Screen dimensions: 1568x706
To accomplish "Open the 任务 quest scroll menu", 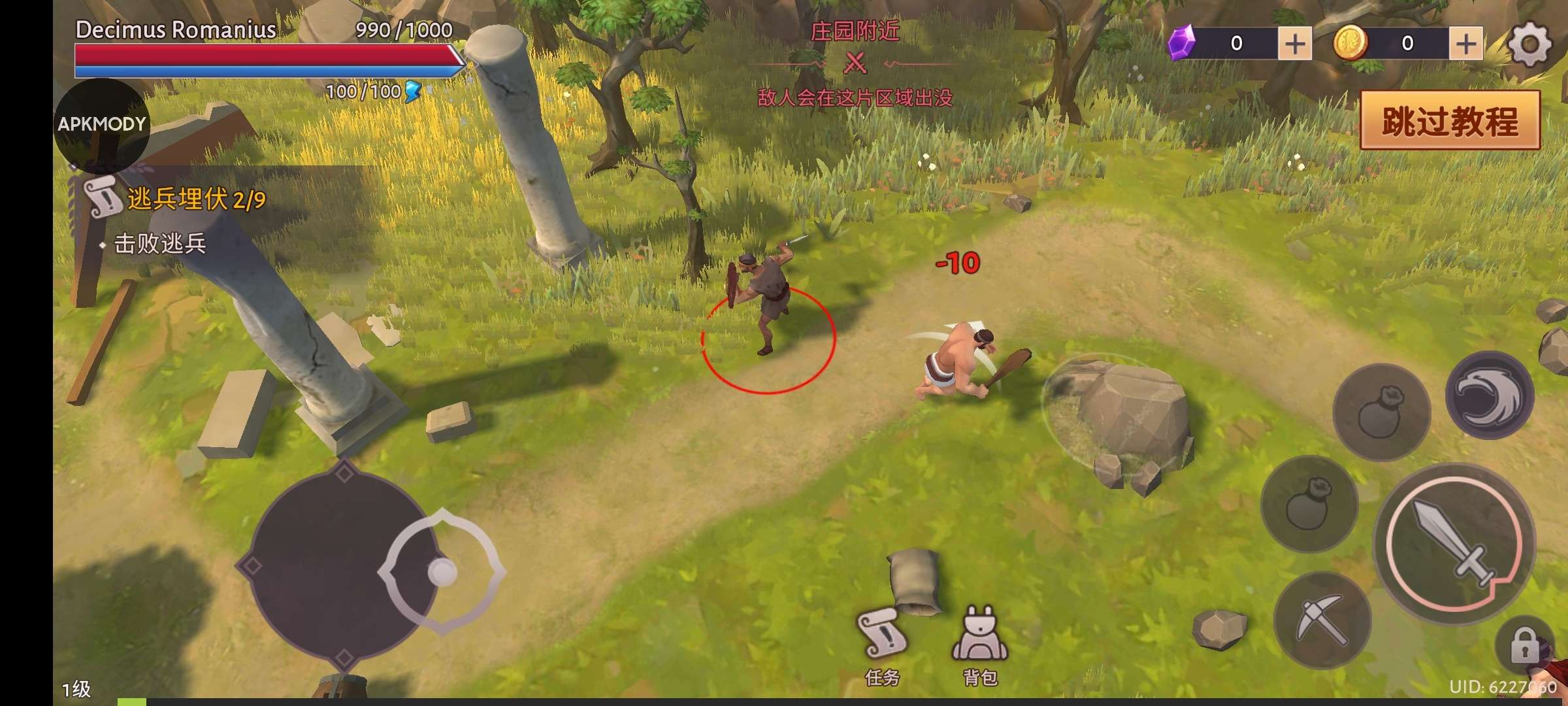I will (882, 645).
